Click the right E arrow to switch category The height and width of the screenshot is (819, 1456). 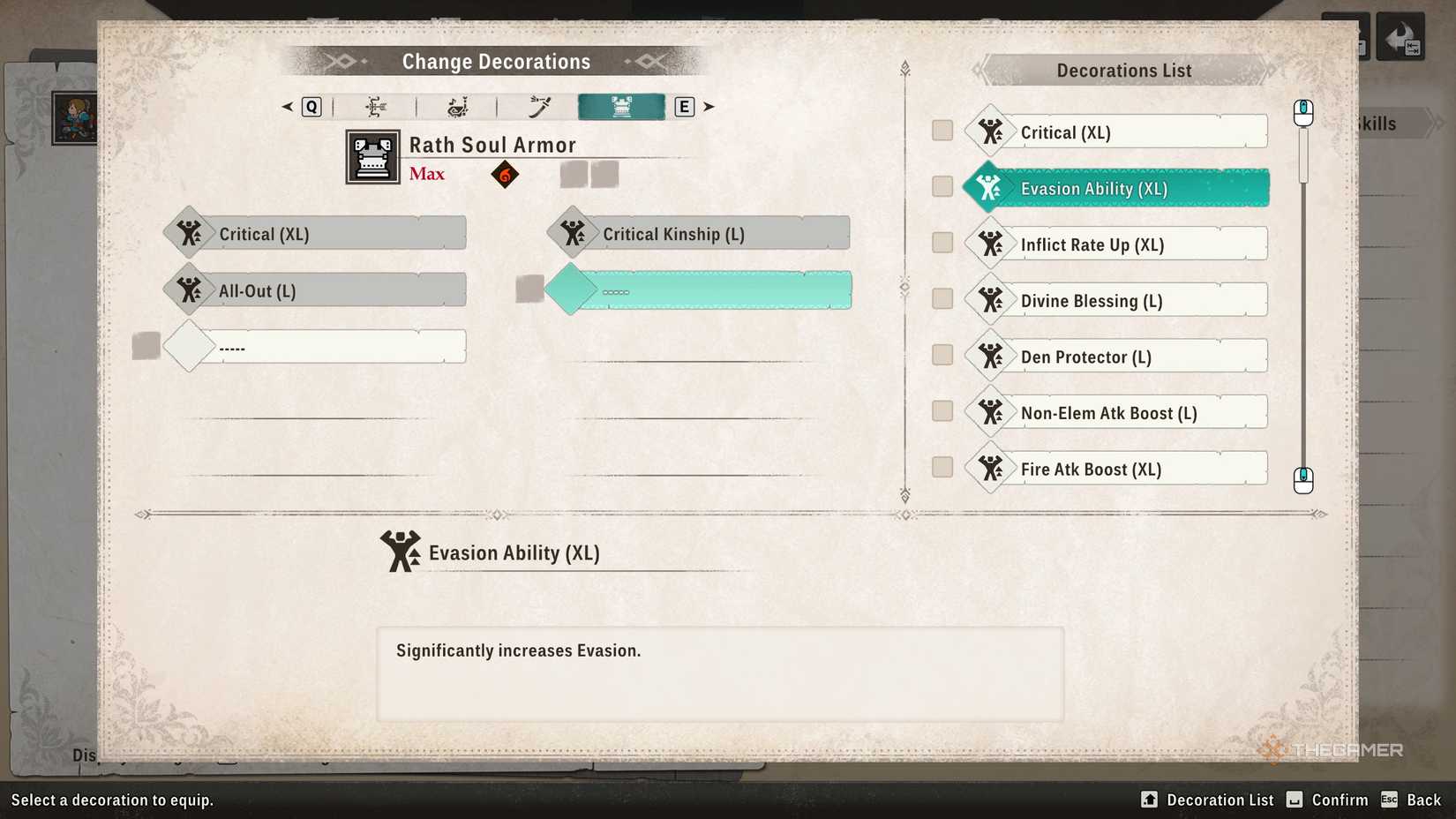pos(709,106)
